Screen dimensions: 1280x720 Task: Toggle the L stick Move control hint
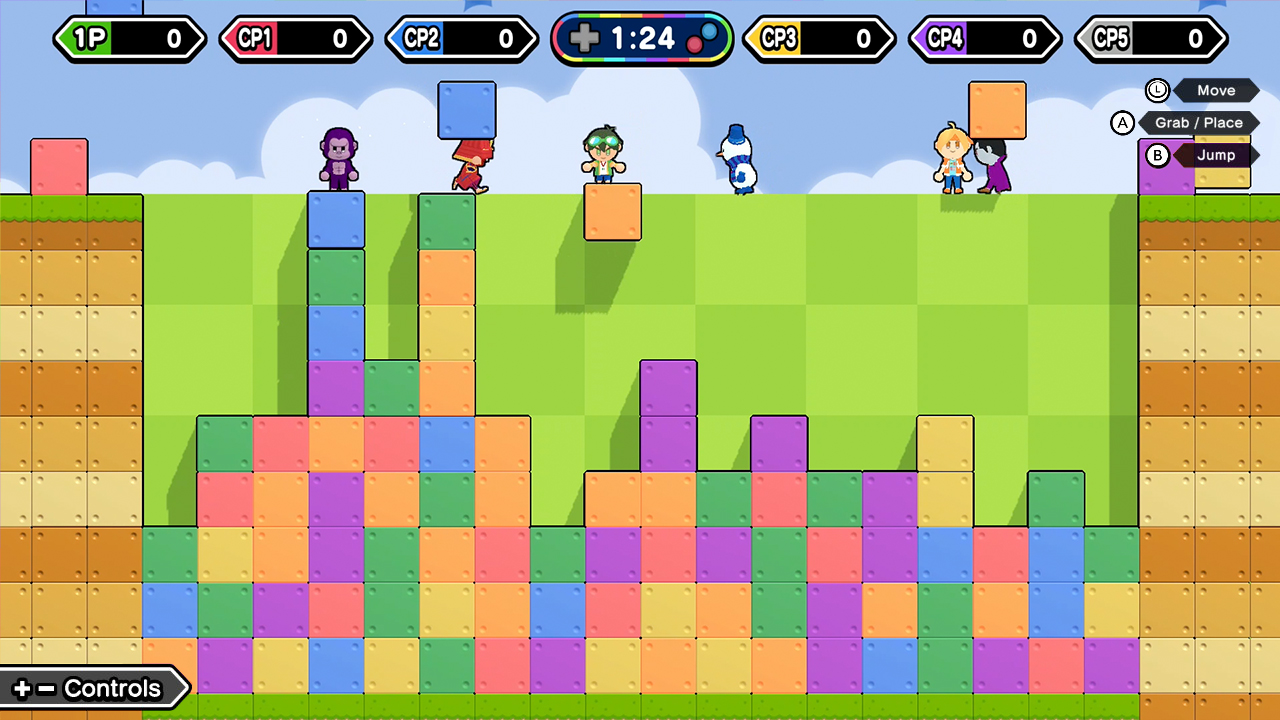[1157, 90]
